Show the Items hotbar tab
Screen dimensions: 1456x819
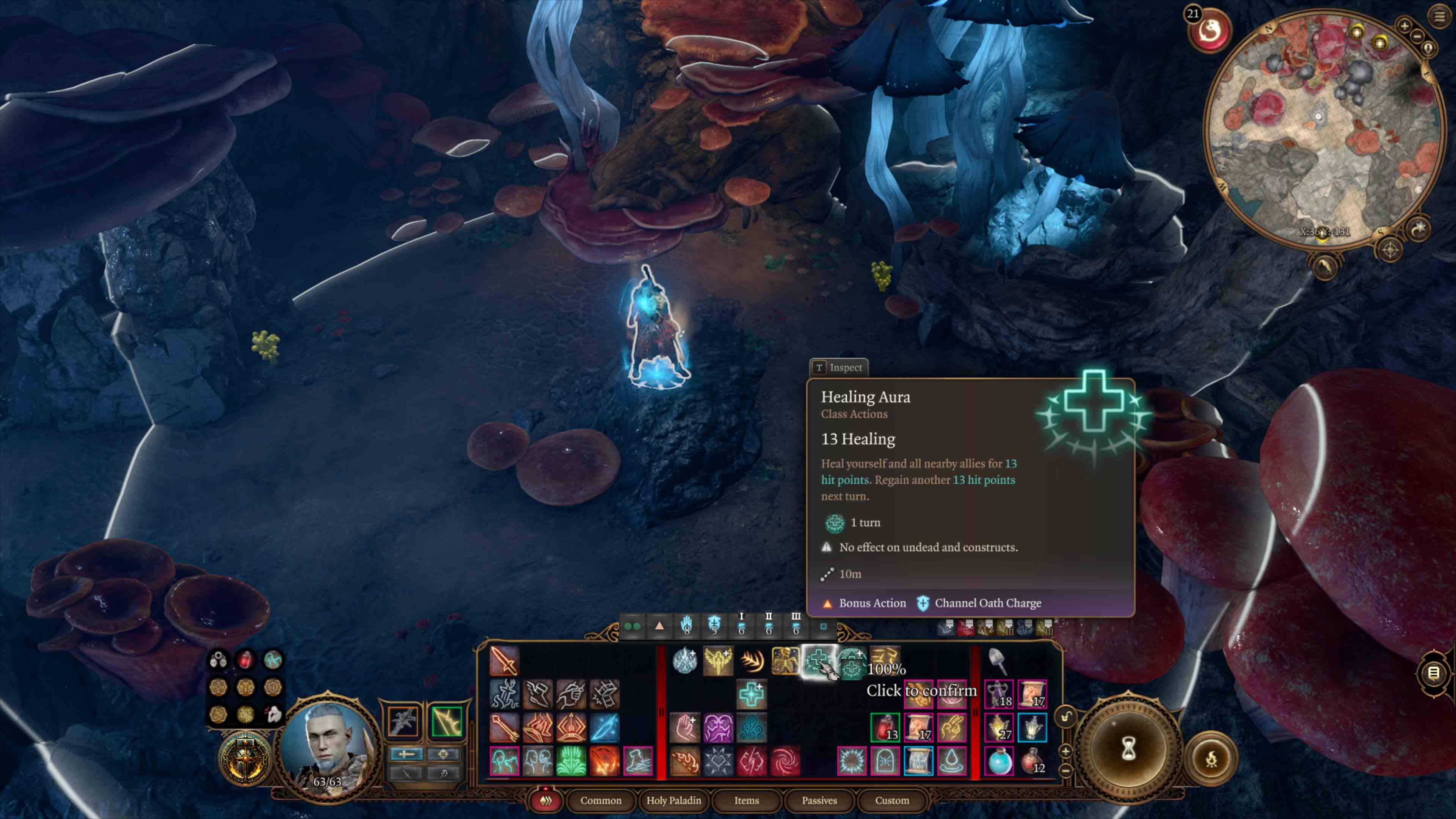tap(746, 800)
